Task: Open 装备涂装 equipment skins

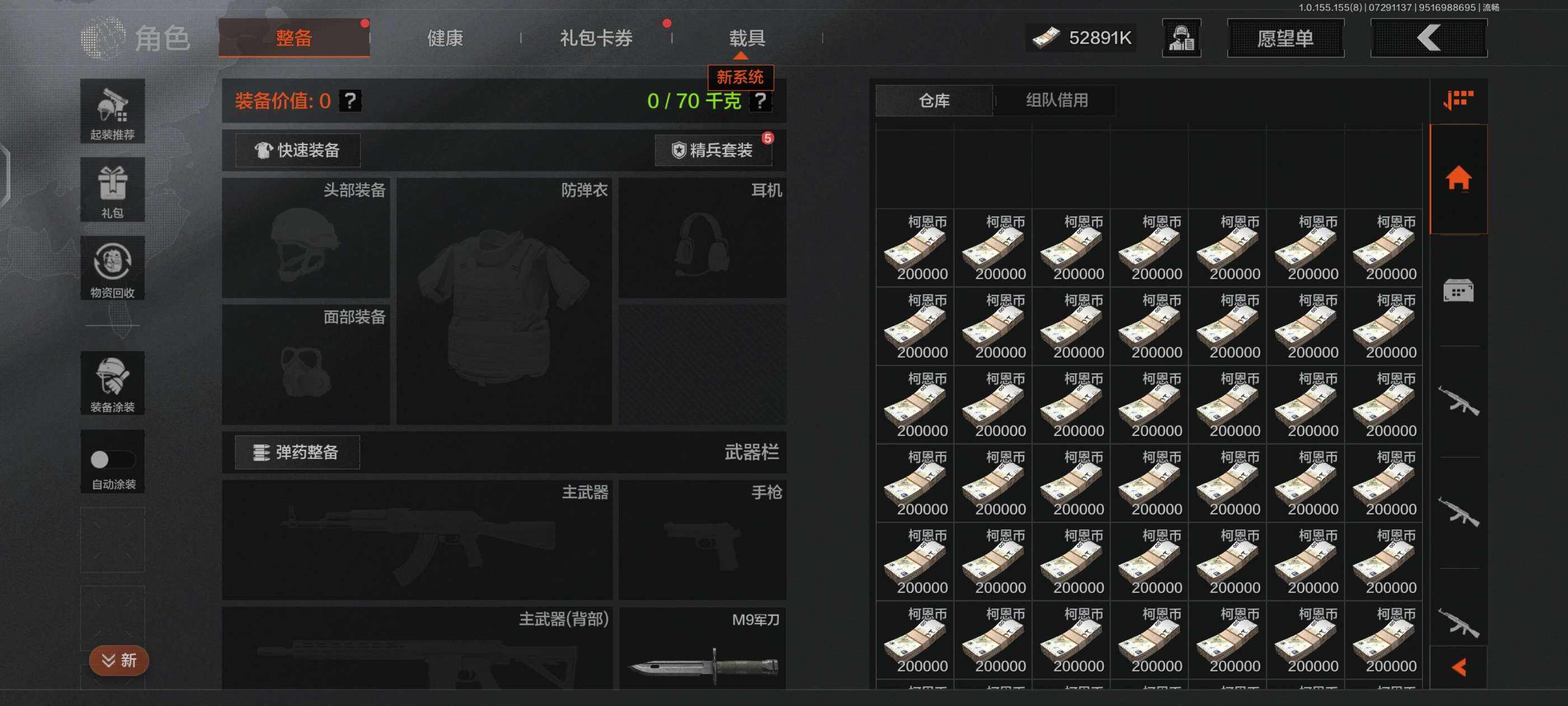Action: click(x=113, y=383)
